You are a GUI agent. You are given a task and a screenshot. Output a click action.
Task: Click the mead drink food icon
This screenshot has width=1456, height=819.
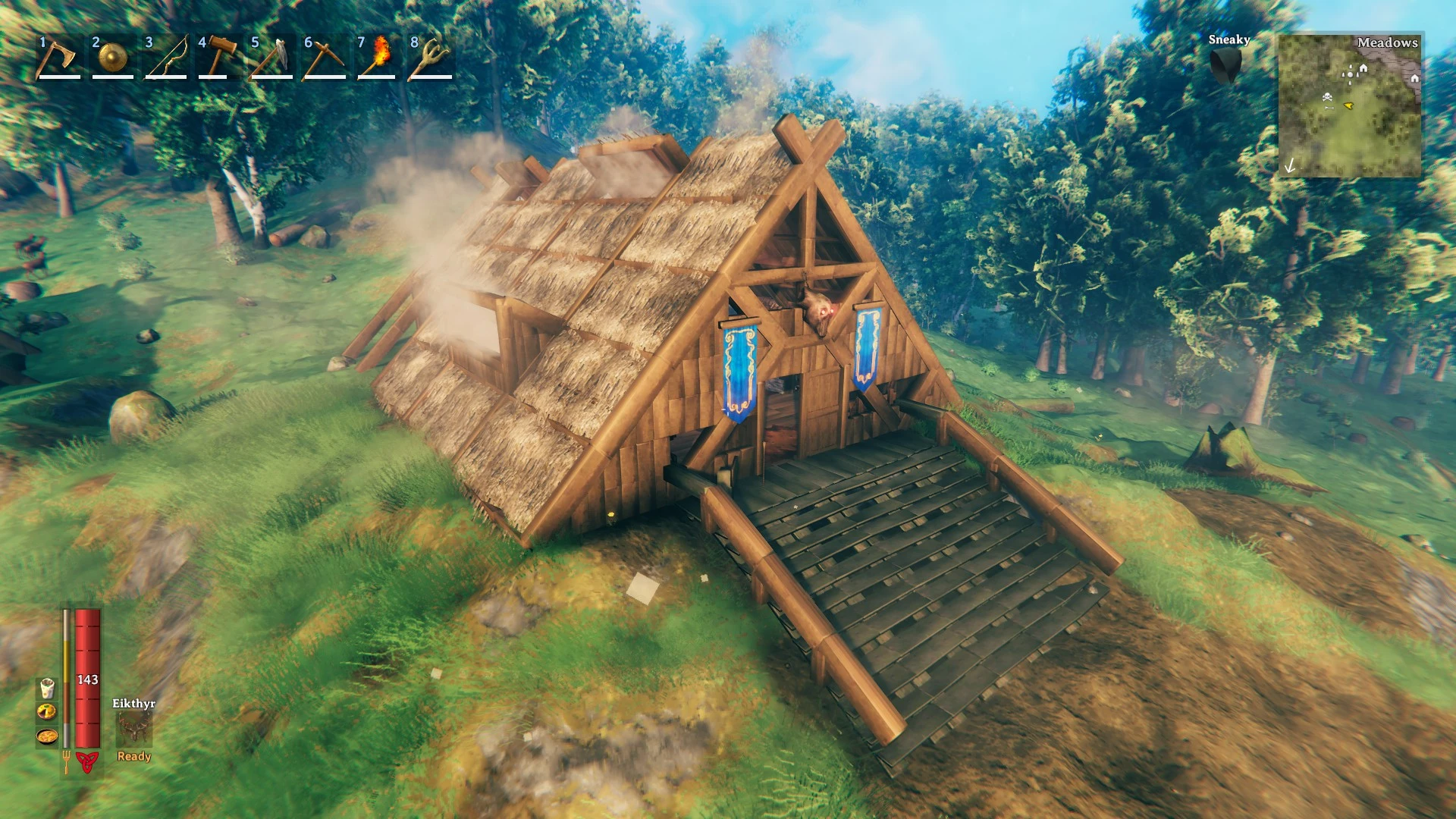point(47,689)
